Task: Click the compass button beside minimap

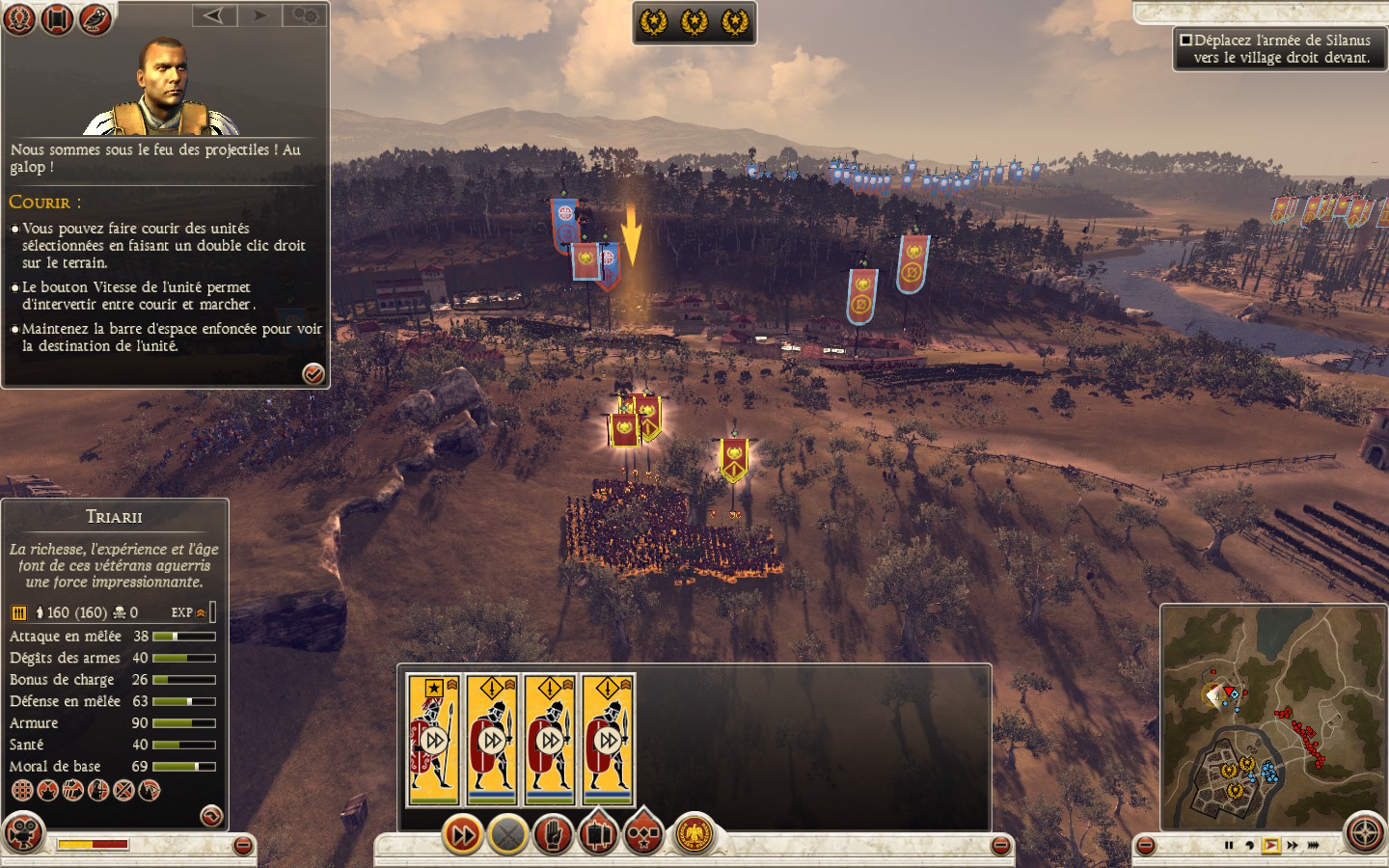Action: 1365,833
